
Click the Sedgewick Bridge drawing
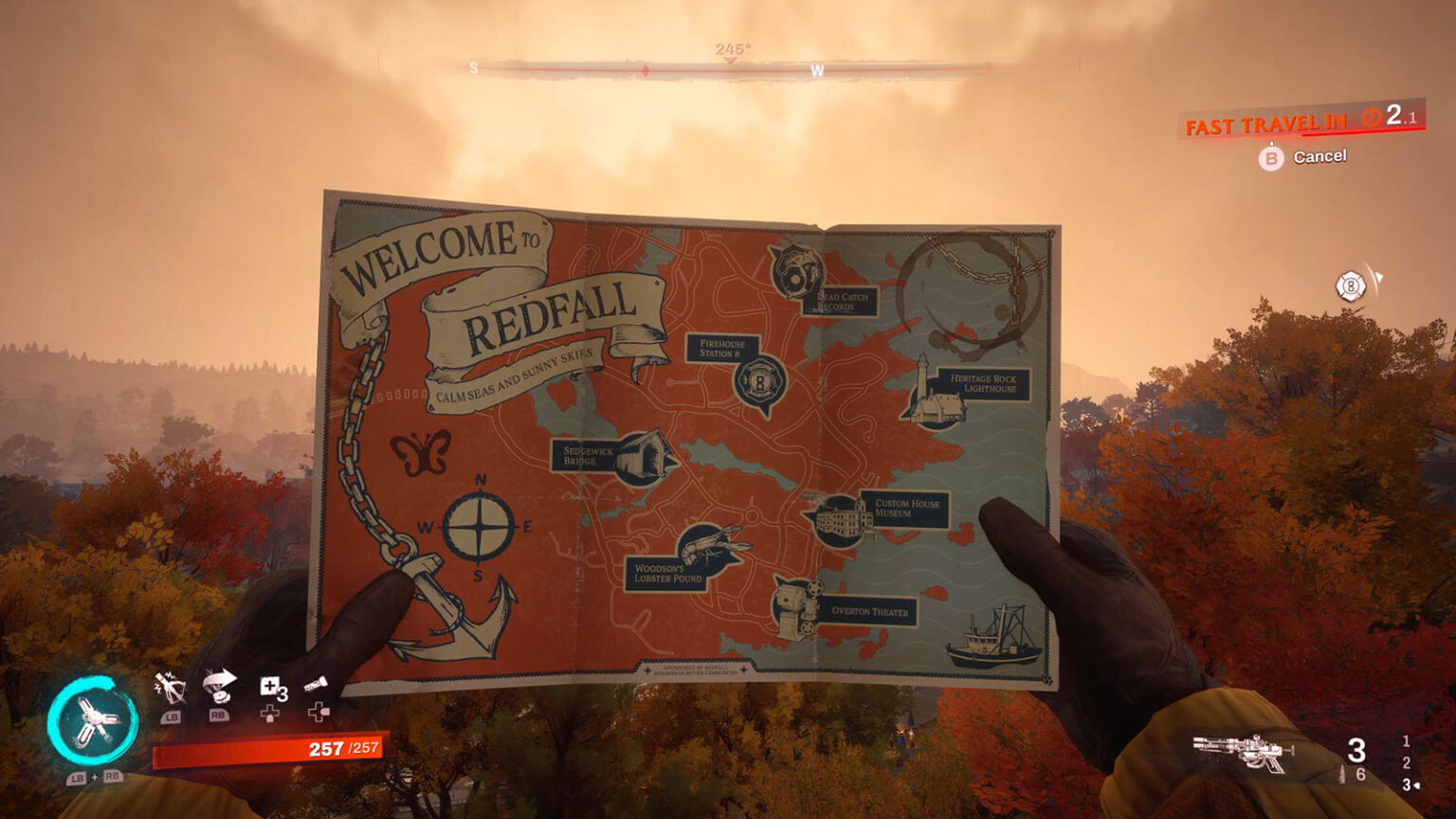[x=643, y=456]
